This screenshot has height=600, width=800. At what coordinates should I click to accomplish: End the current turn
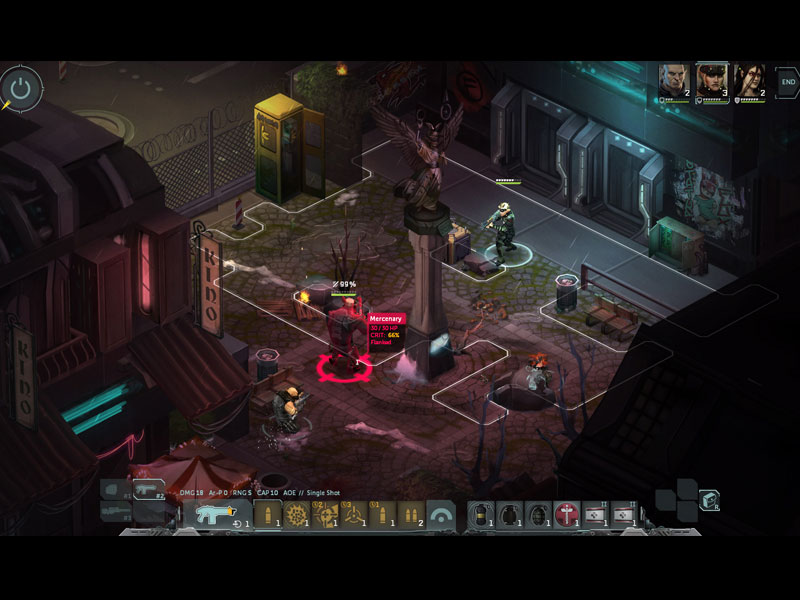click(788, 81)
